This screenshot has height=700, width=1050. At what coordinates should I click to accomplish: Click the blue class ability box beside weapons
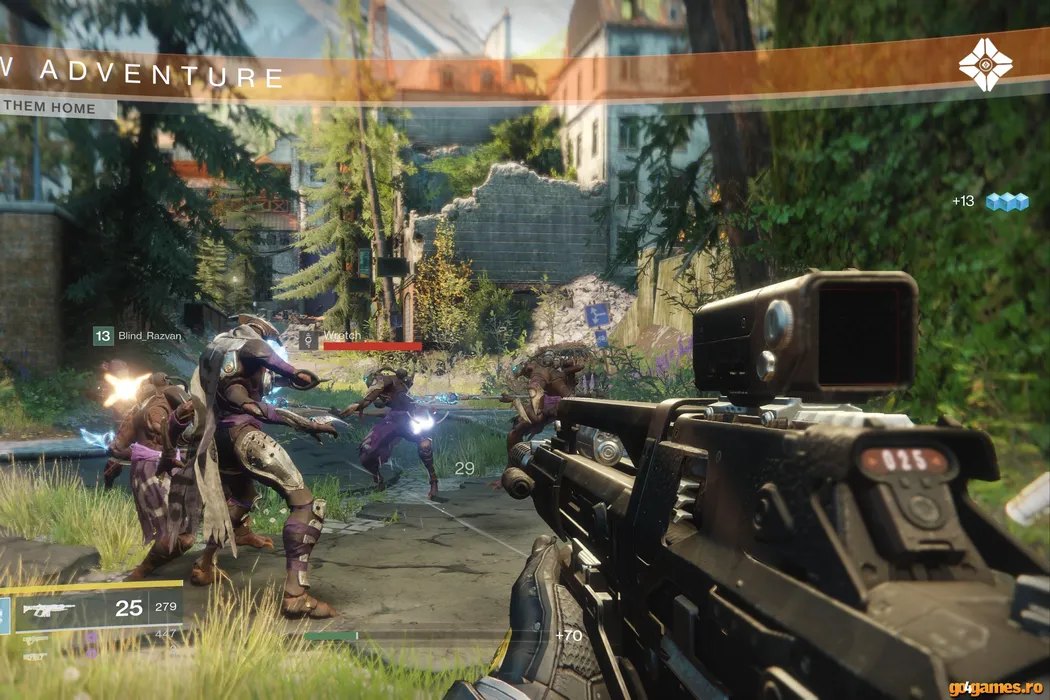[4, 615]
